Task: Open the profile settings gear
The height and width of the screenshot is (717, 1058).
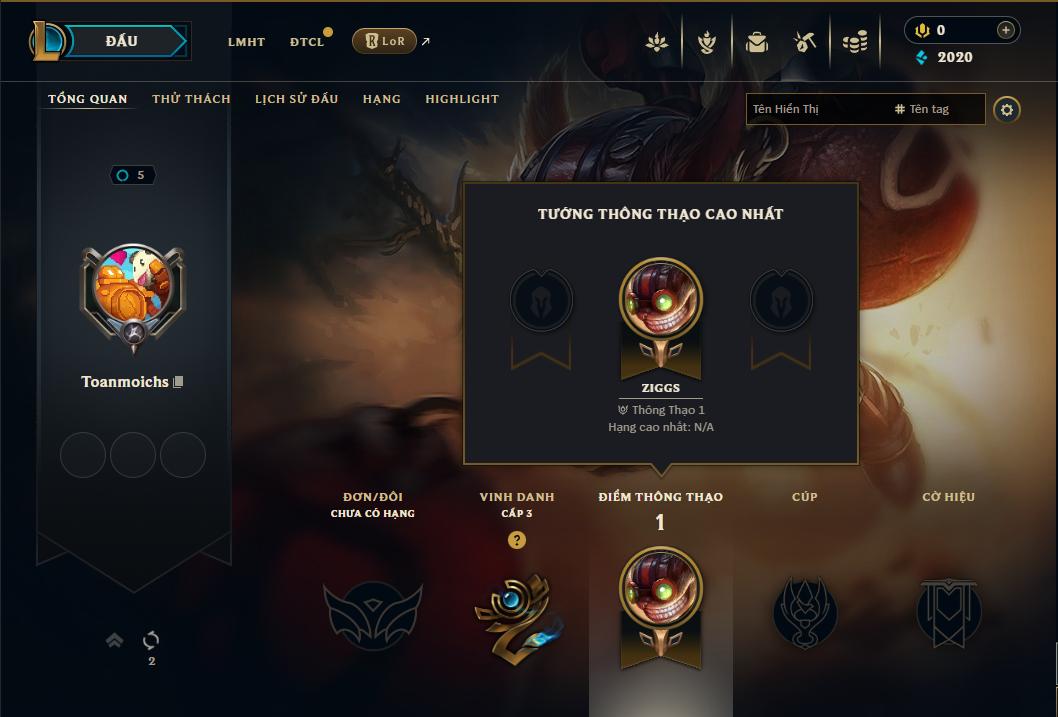Action: tap(1007, 109)
